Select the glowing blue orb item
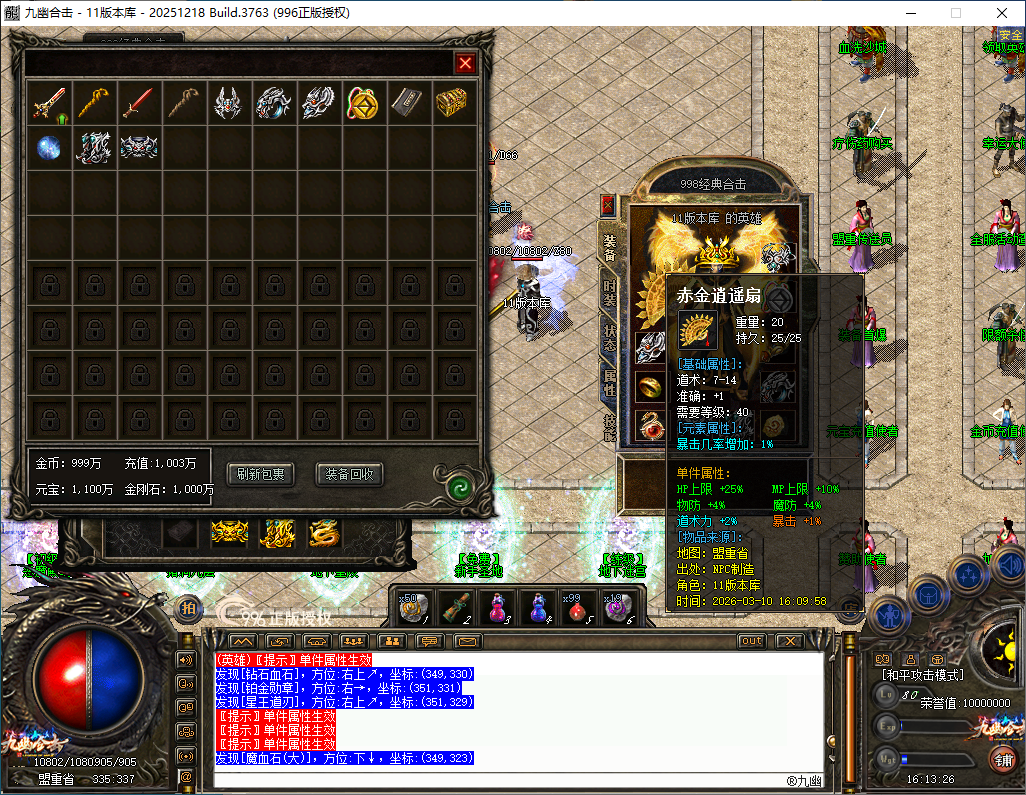Viewport: 1026px width, 795px height. 48,147
